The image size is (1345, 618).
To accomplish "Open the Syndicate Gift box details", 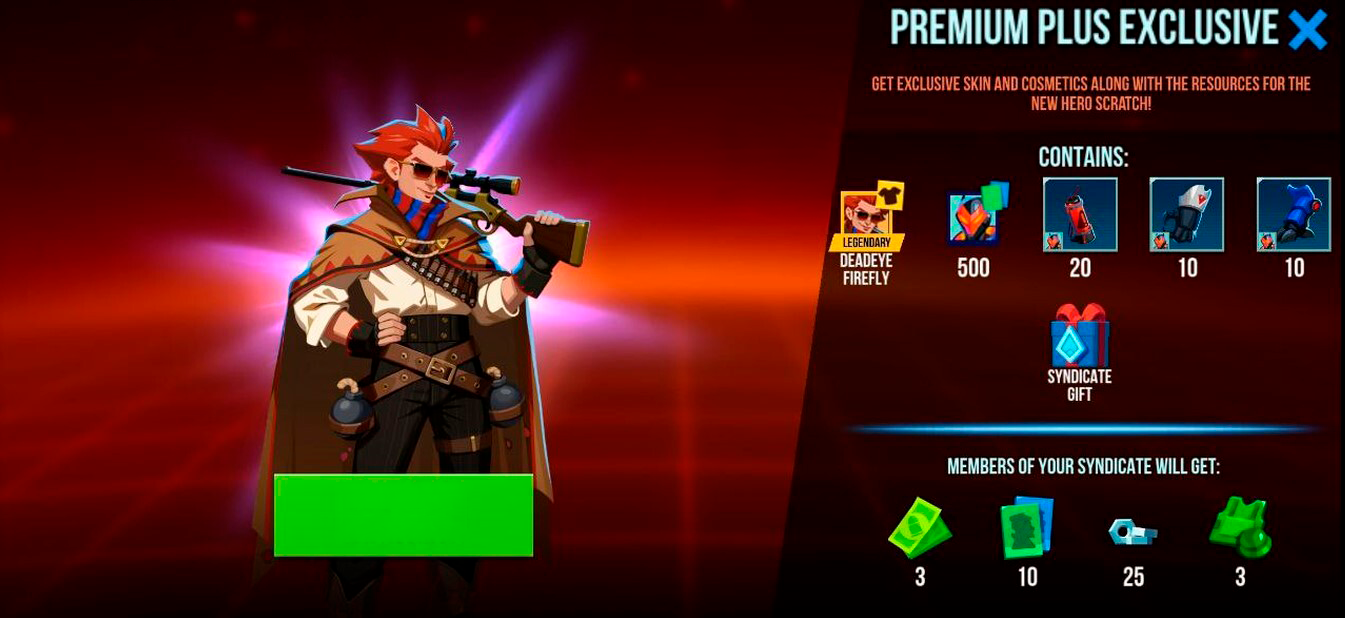I will pyautogui.click(x=1080, y=338).
